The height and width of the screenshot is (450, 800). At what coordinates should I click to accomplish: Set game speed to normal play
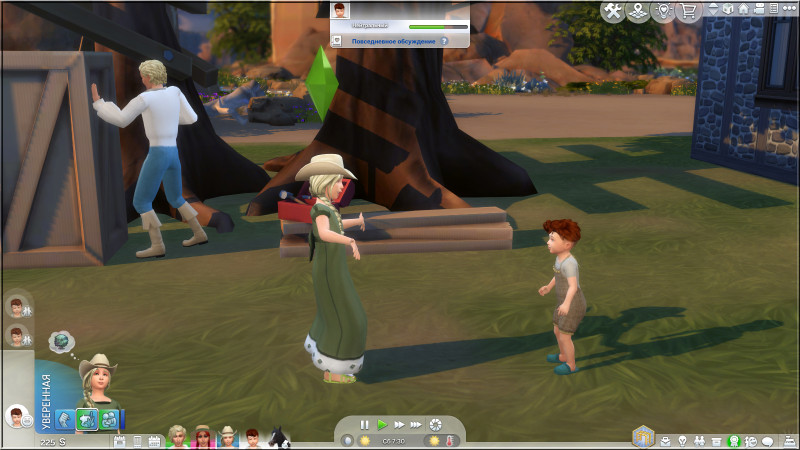(x=382, y=425)
